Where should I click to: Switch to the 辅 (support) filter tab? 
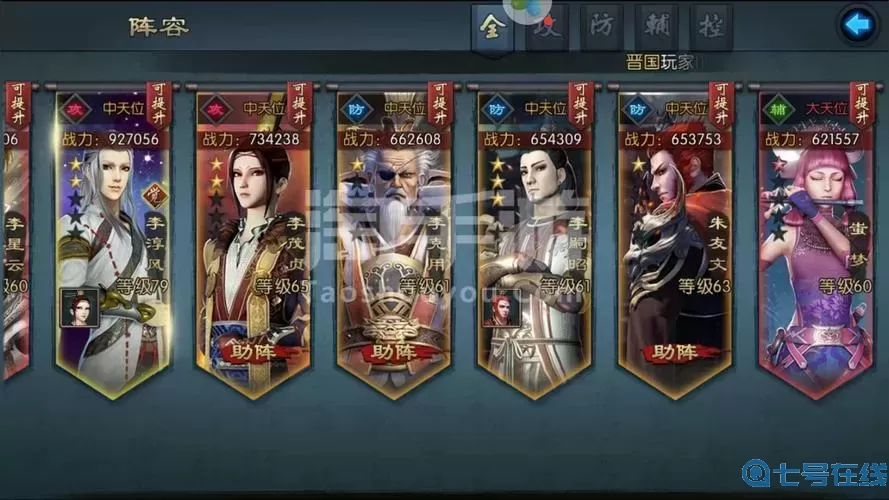(656, 26)
